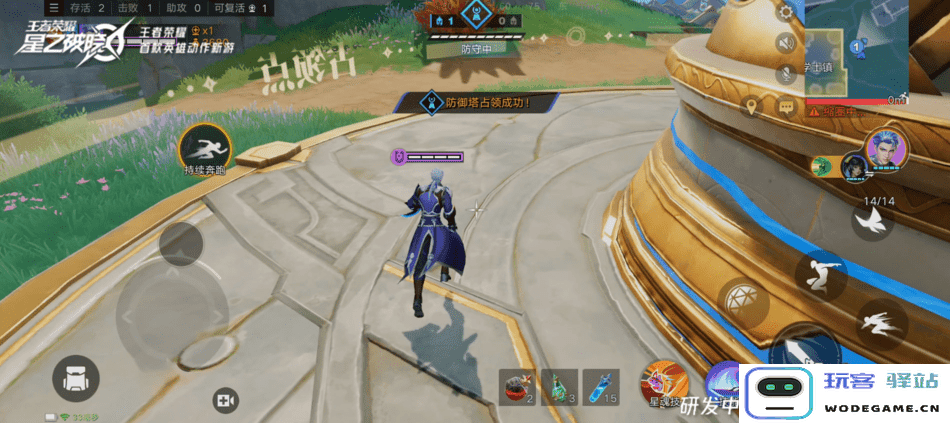
Task: Open the settings gear icon
Action: point(786,13)
